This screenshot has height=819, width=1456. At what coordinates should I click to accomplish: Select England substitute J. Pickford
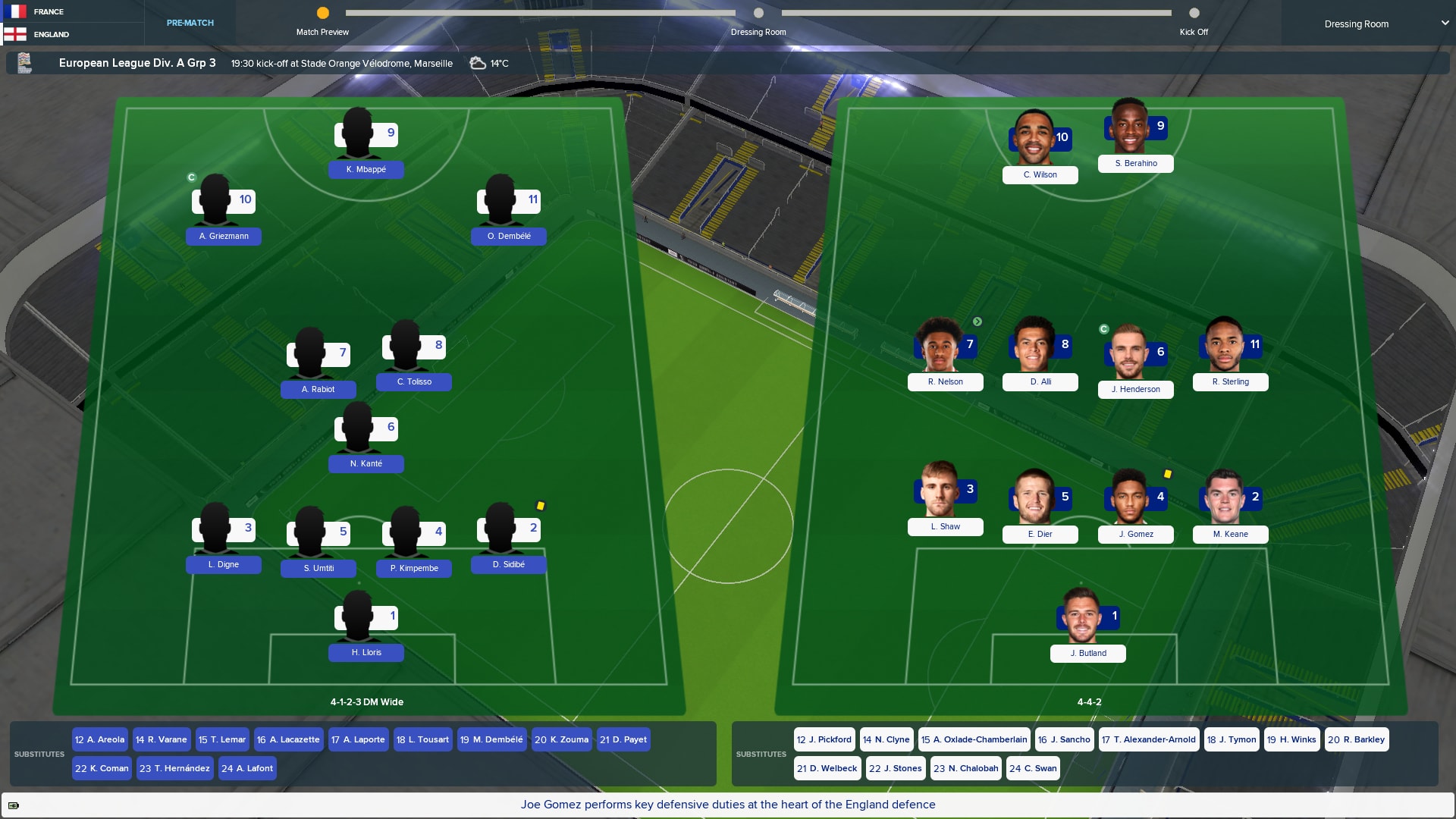(x=824, y=739)
